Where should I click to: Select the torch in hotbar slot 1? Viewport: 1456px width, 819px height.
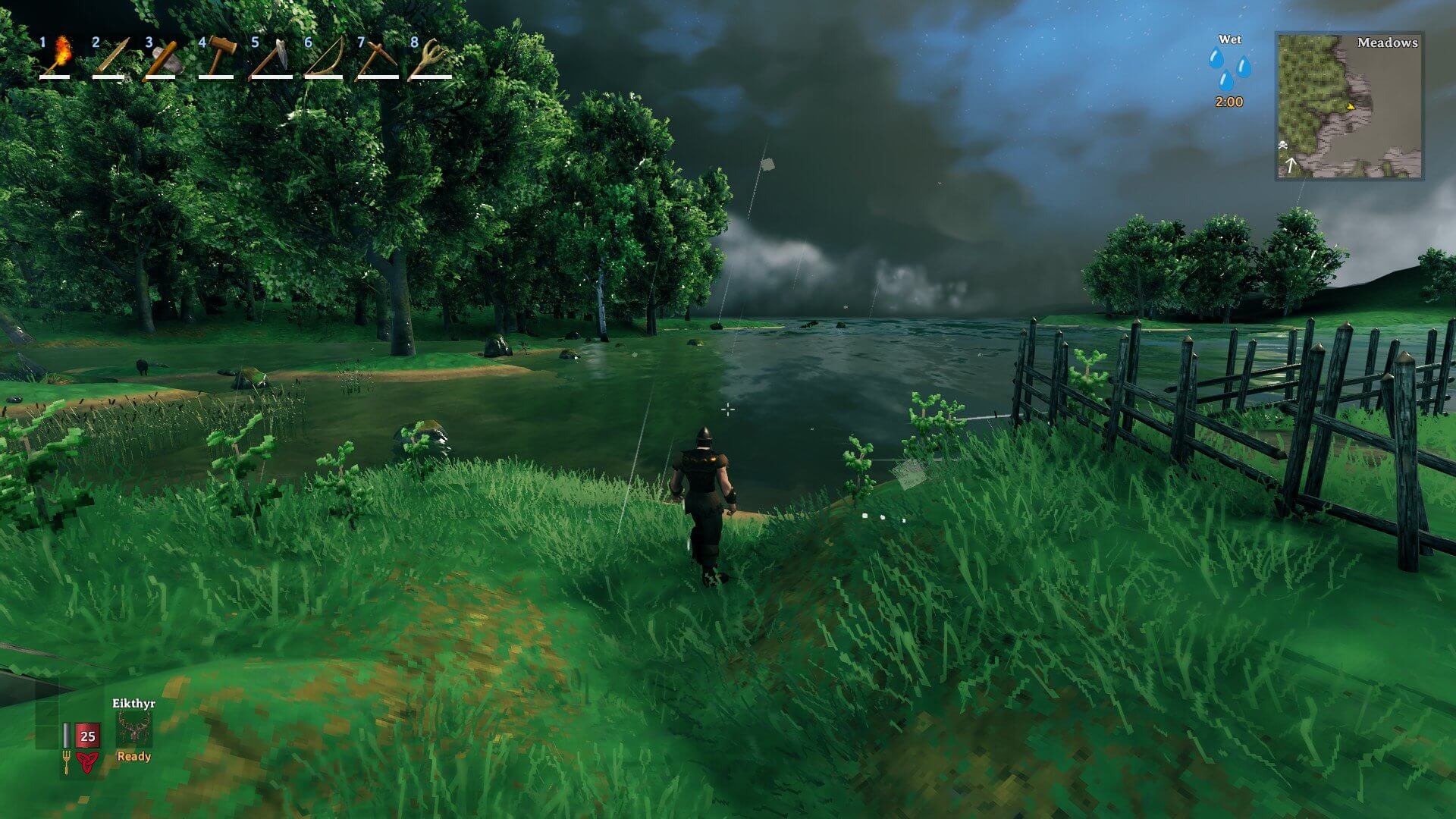click(58, 57)
